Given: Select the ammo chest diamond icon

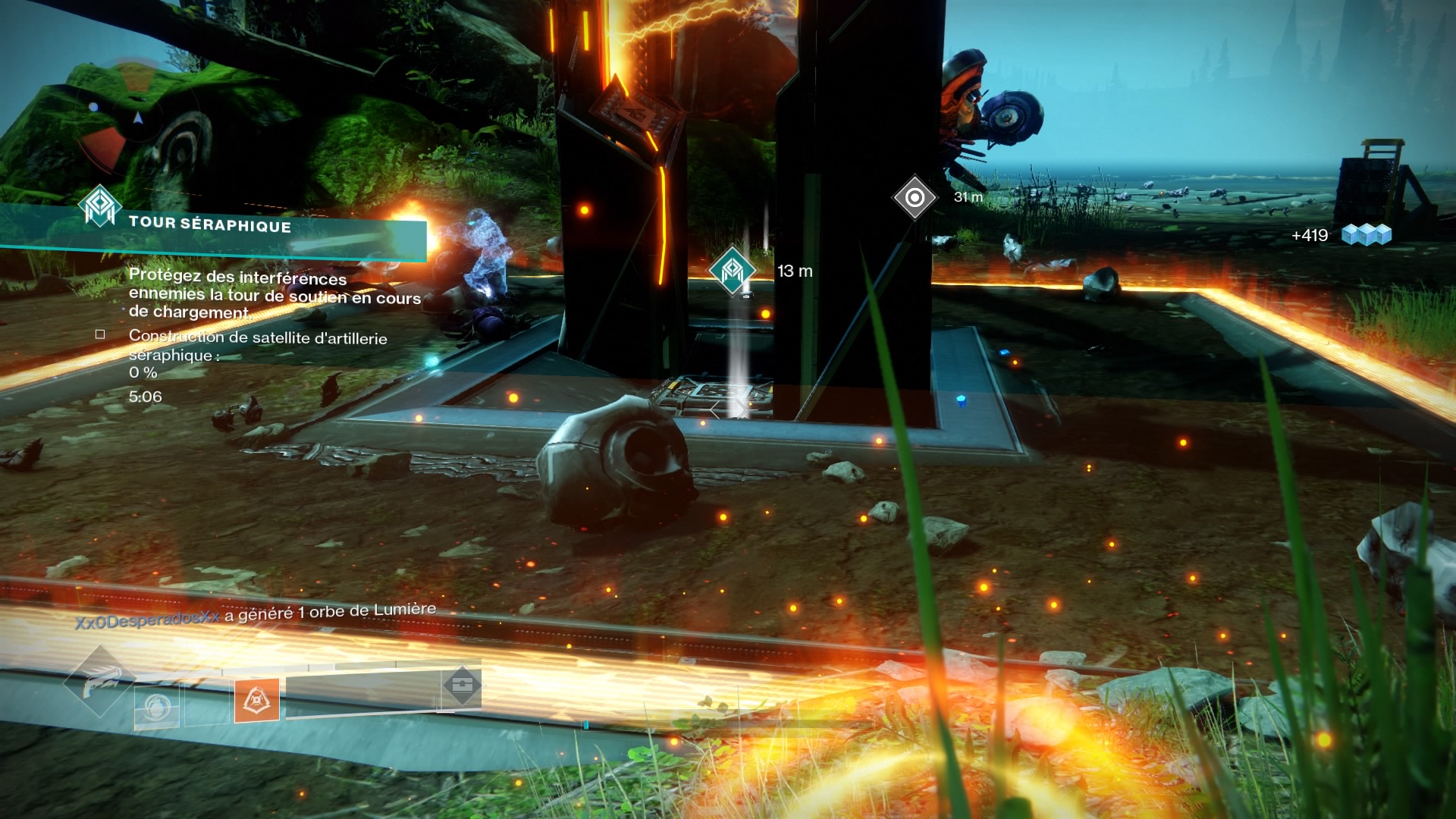Looking at the screenshot, I should [x=461, y=686].
